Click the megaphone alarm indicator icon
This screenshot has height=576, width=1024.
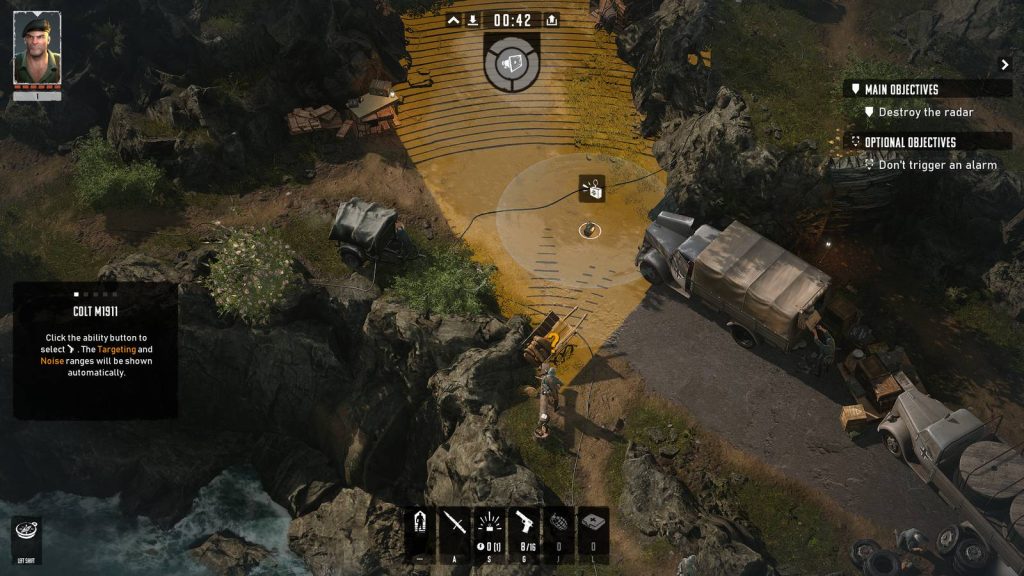click(x=512, y=62)
